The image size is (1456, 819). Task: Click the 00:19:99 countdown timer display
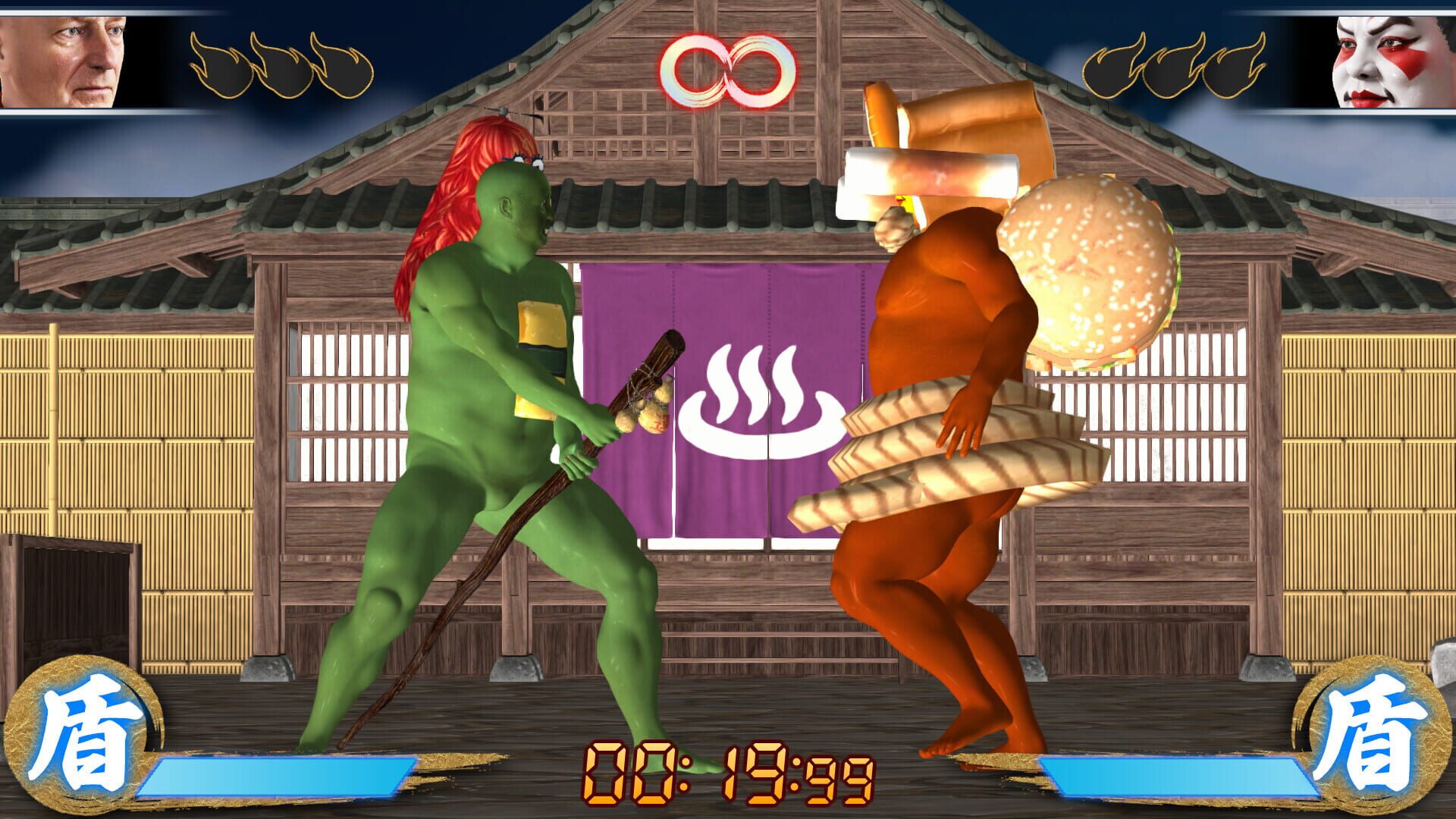[x=728, y=773]
